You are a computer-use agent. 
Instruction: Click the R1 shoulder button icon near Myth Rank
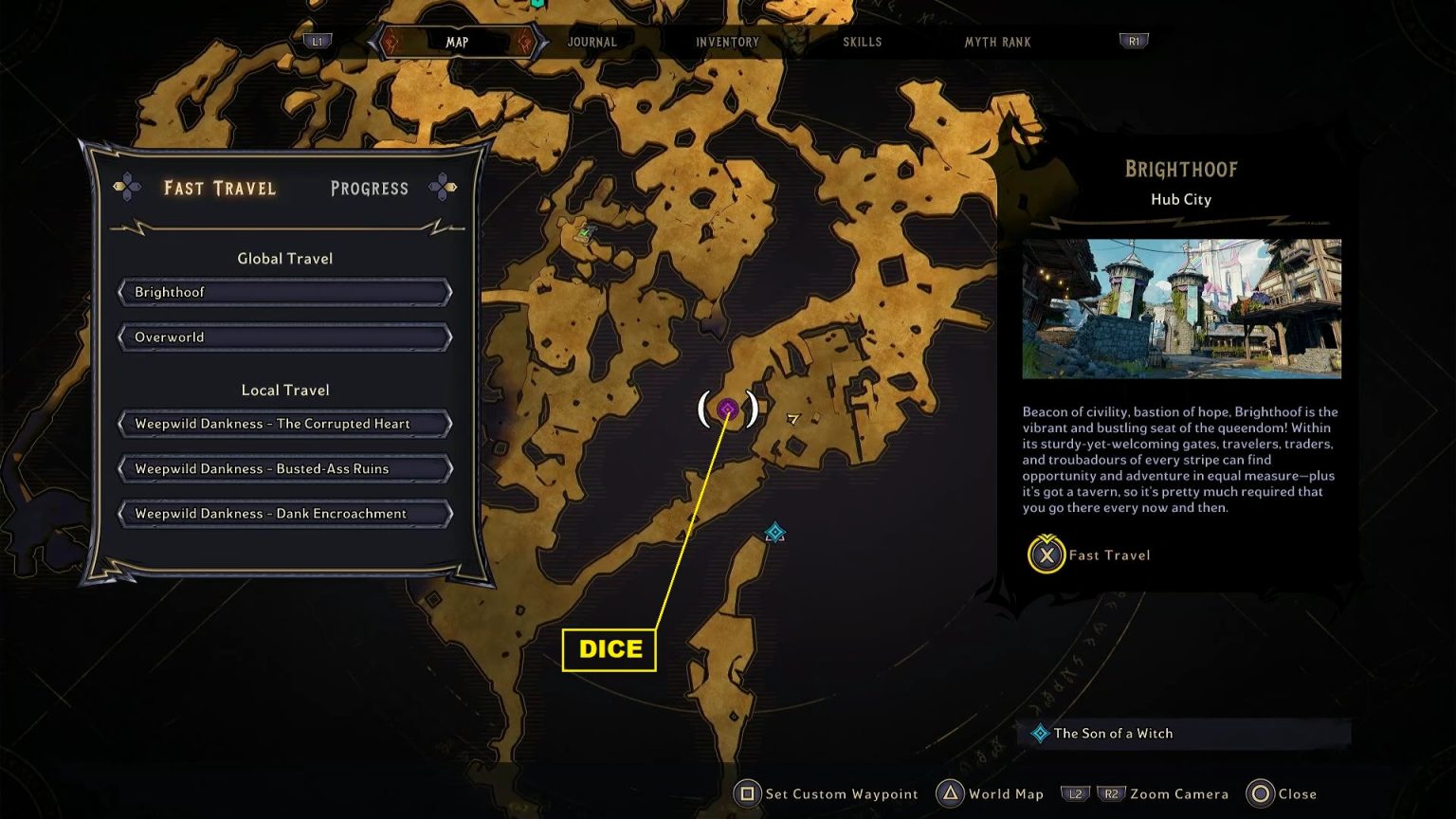coord(1133,41)
